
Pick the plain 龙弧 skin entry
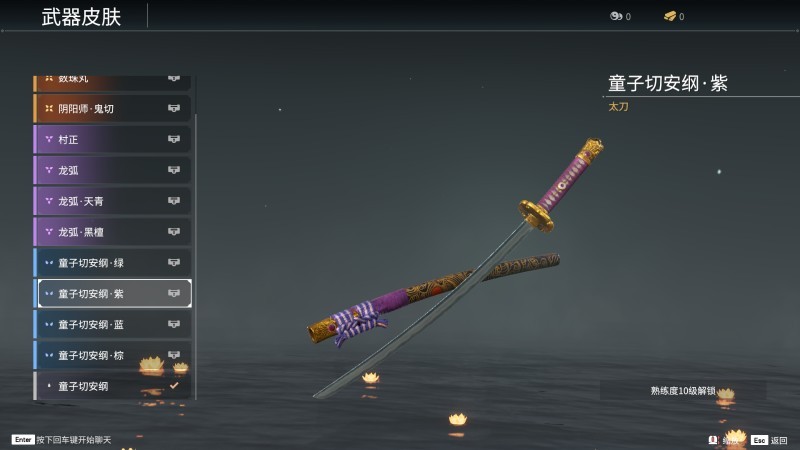coord(112,170)
